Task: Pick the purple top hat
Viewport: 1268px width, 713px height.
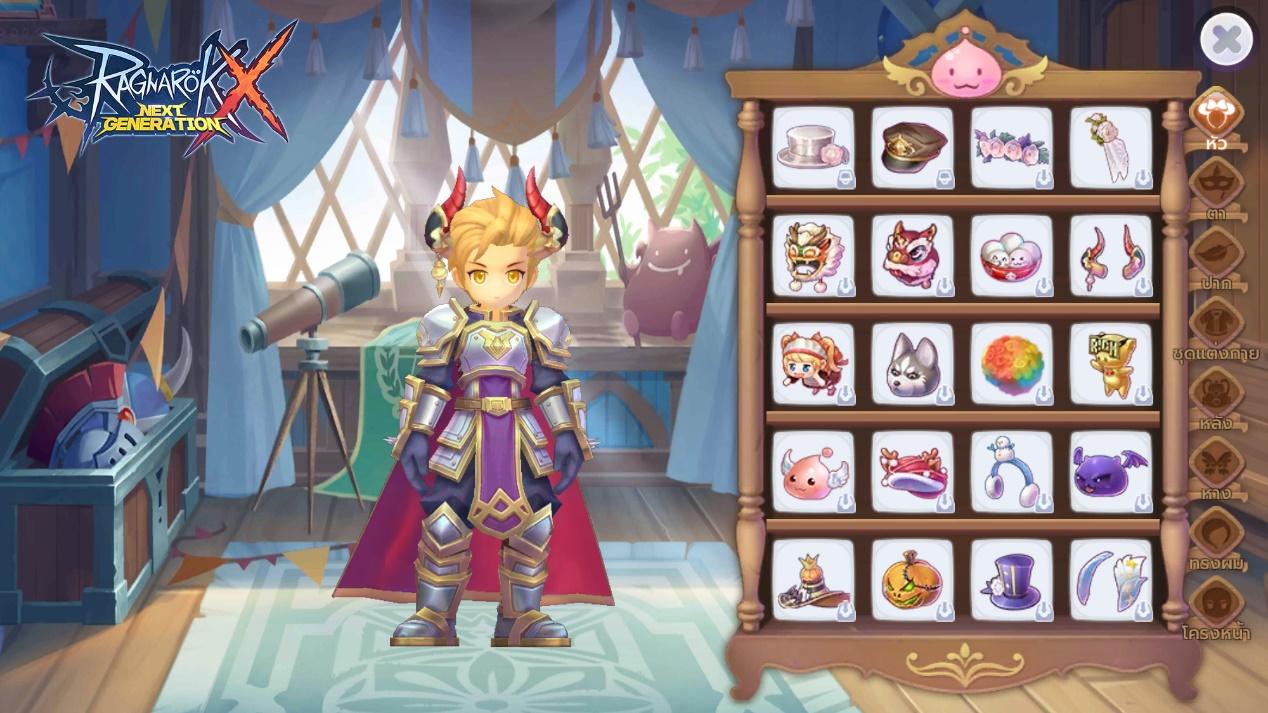Action: point(1011,580)
